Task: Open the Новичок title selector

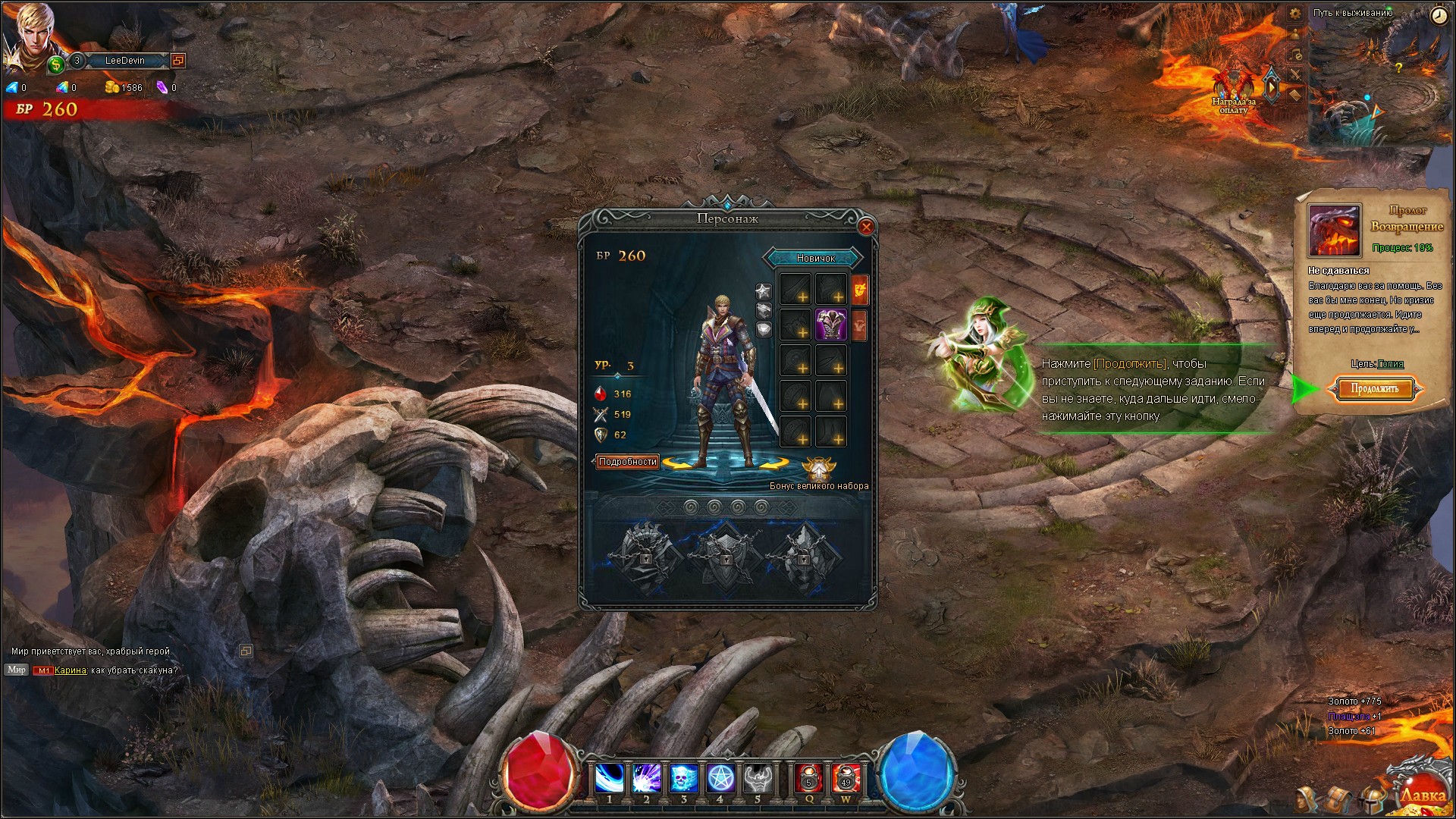Action: (815, 259)
